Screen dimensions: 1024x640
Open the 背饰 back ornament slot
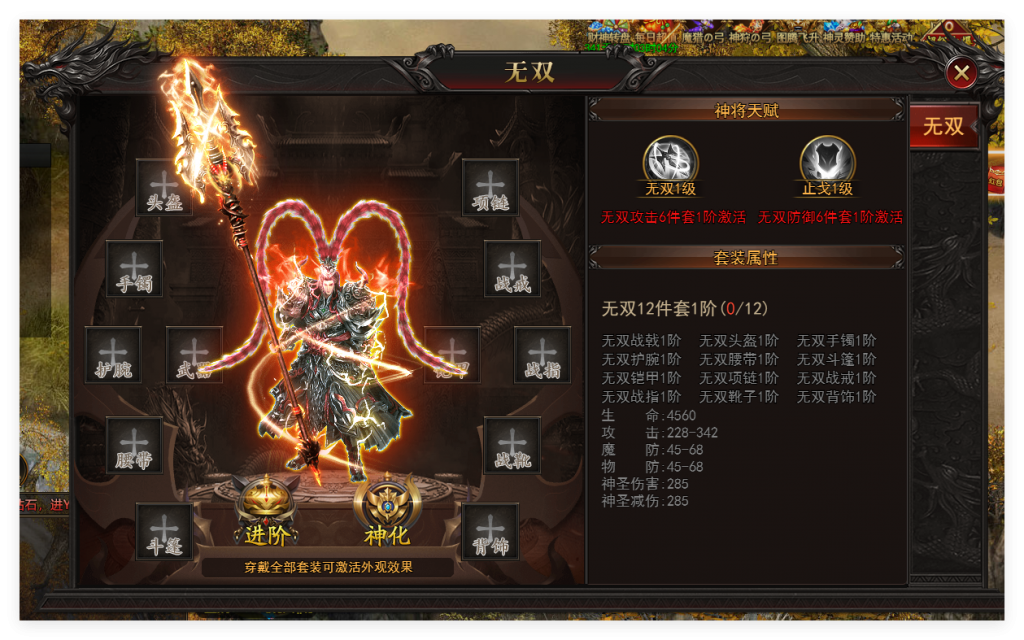click(490, 530)
